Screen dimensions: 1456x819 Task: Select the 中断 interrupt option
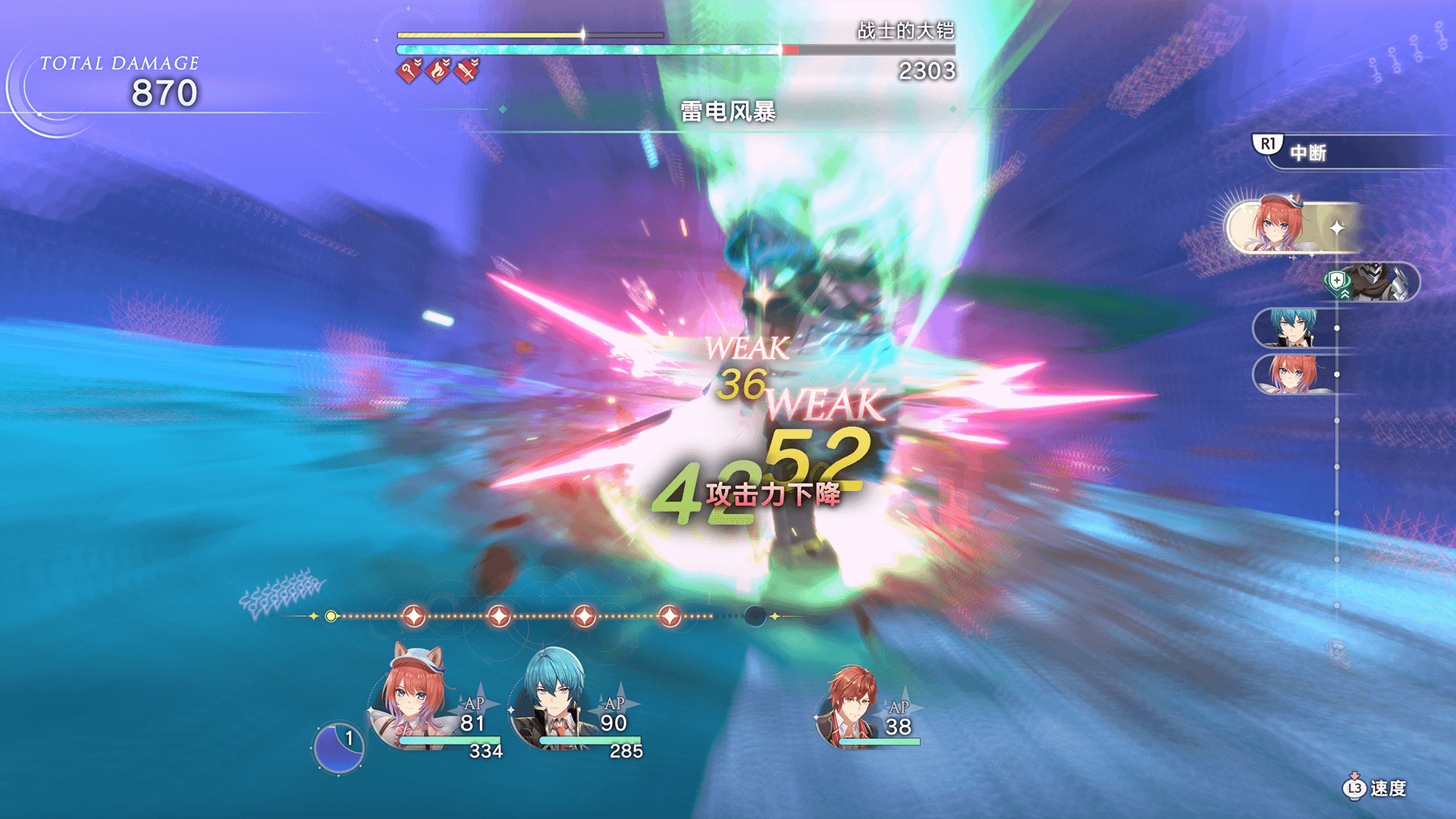click(x=1307, y=152)
